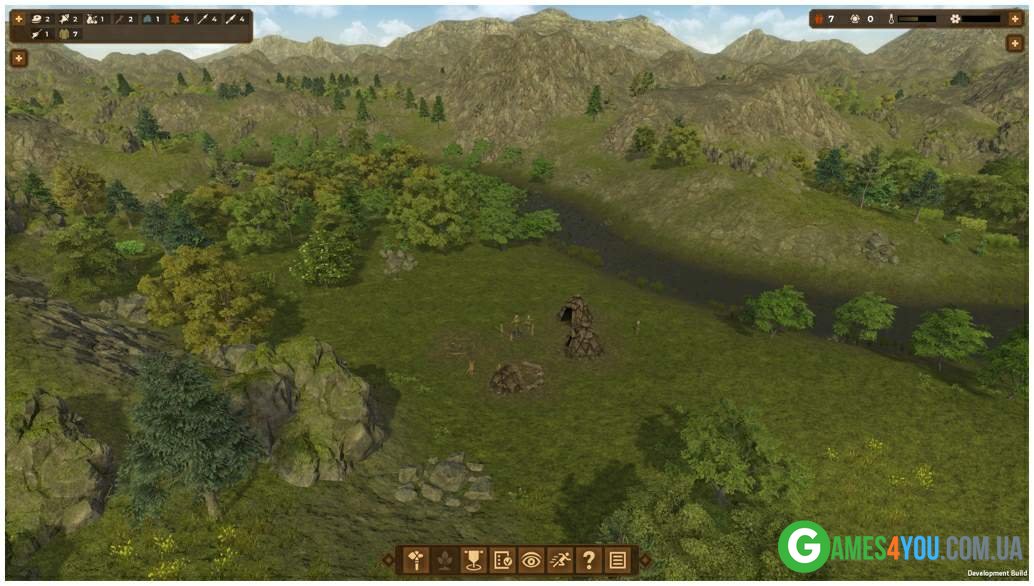Open the lined-page menu toolbar button
The height and width of the screenshot is (586, 1034).
[x=618, y=560]
